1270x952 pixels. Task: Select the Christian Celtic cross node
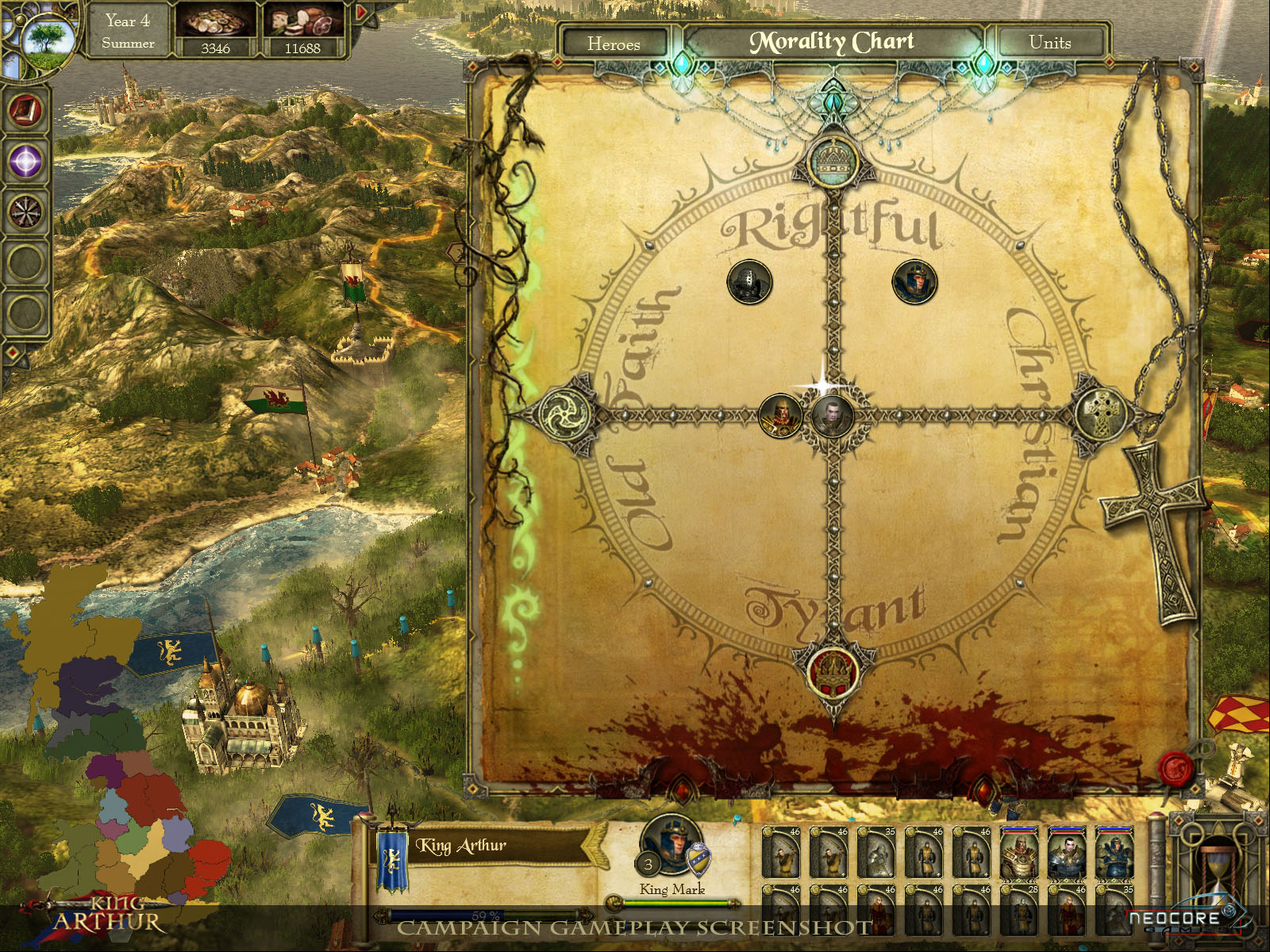click(x=1101, y=413)
